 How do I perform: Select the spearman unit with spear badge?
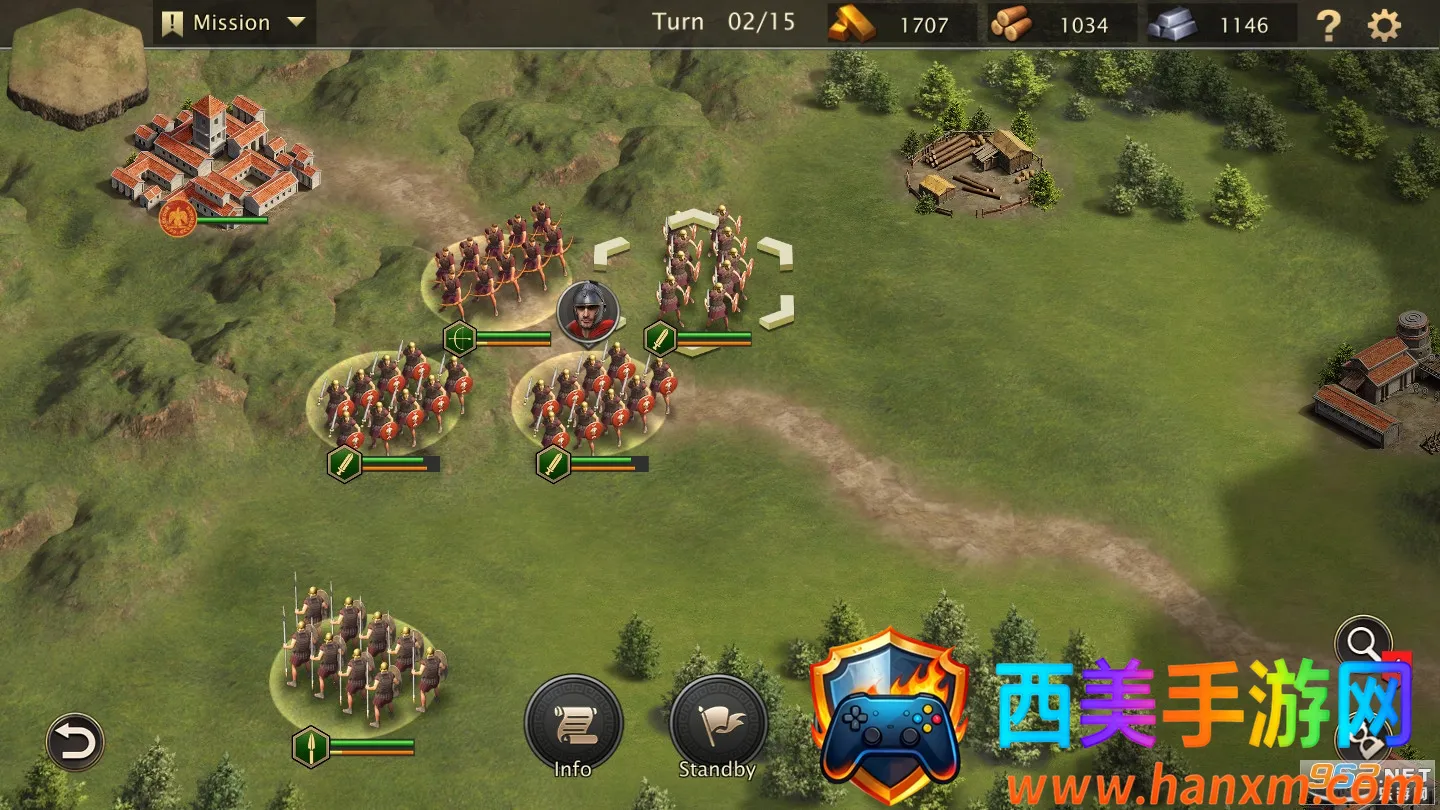pyautogui.click(x=358, y=655)
